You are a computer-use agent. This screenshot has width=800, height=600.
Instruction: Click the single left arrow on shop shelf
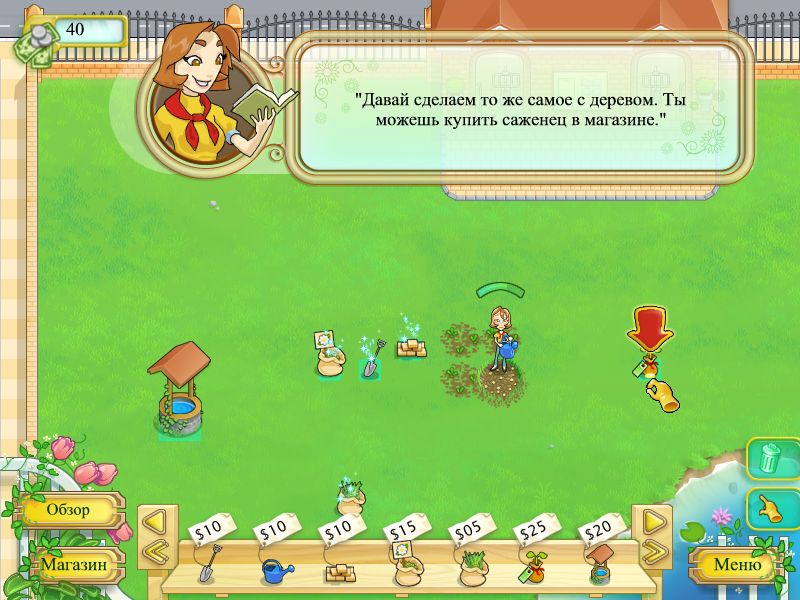(154, 521)
